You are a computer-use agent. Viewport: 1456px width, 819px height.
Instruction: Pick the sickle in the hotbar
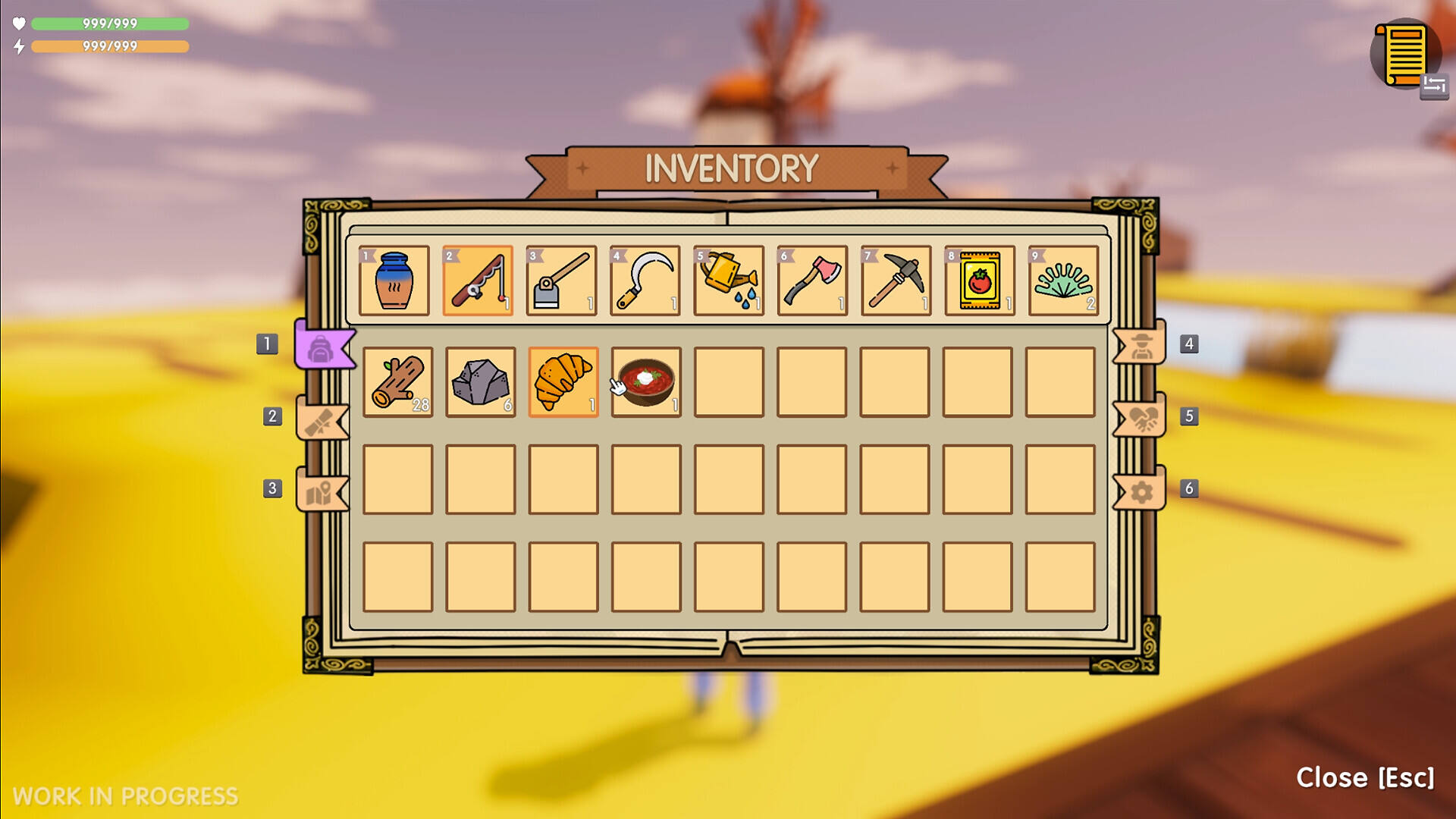pos(645,281)
